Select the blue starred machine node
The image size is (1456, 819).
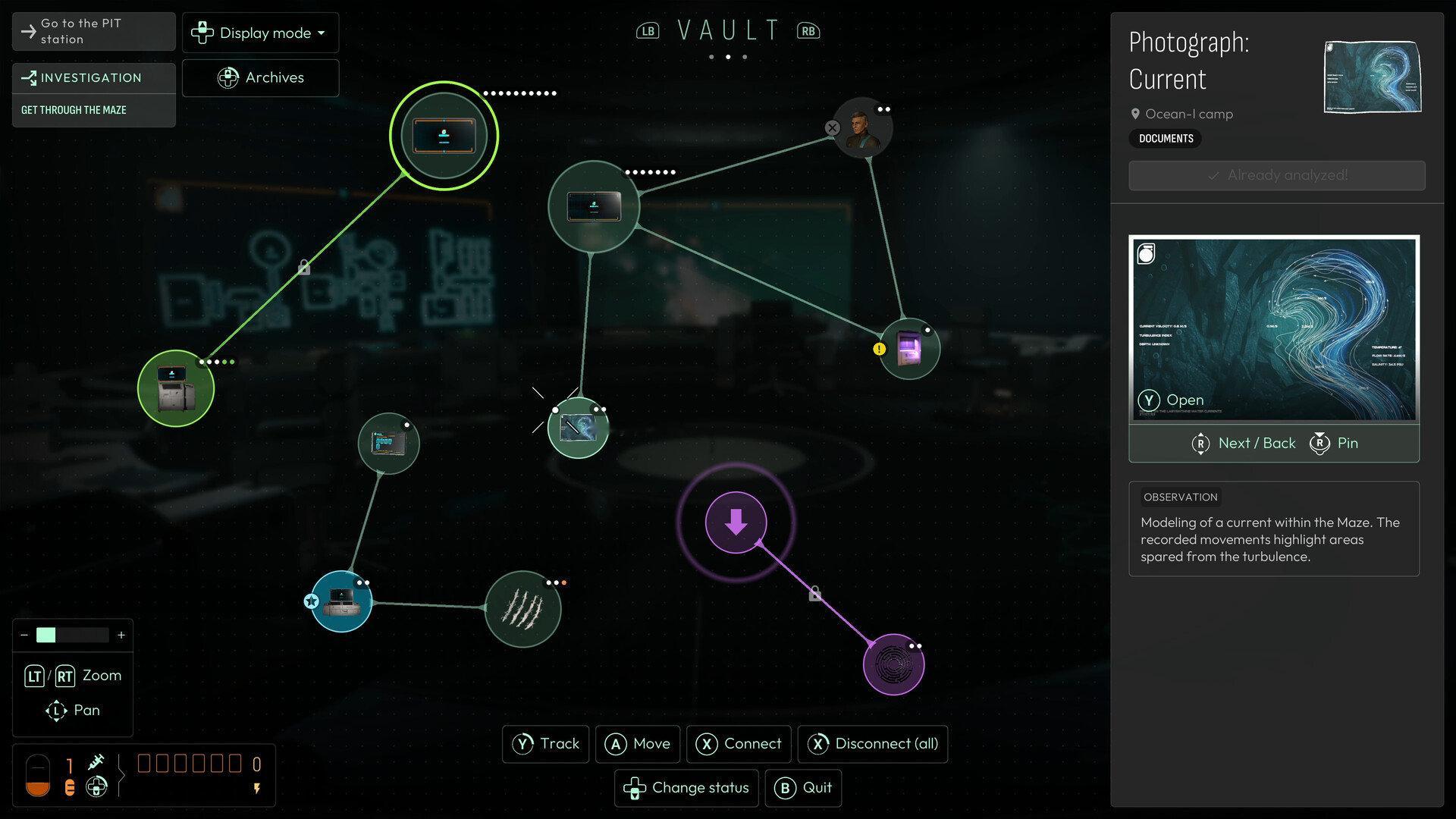click(x=341, y=601)
